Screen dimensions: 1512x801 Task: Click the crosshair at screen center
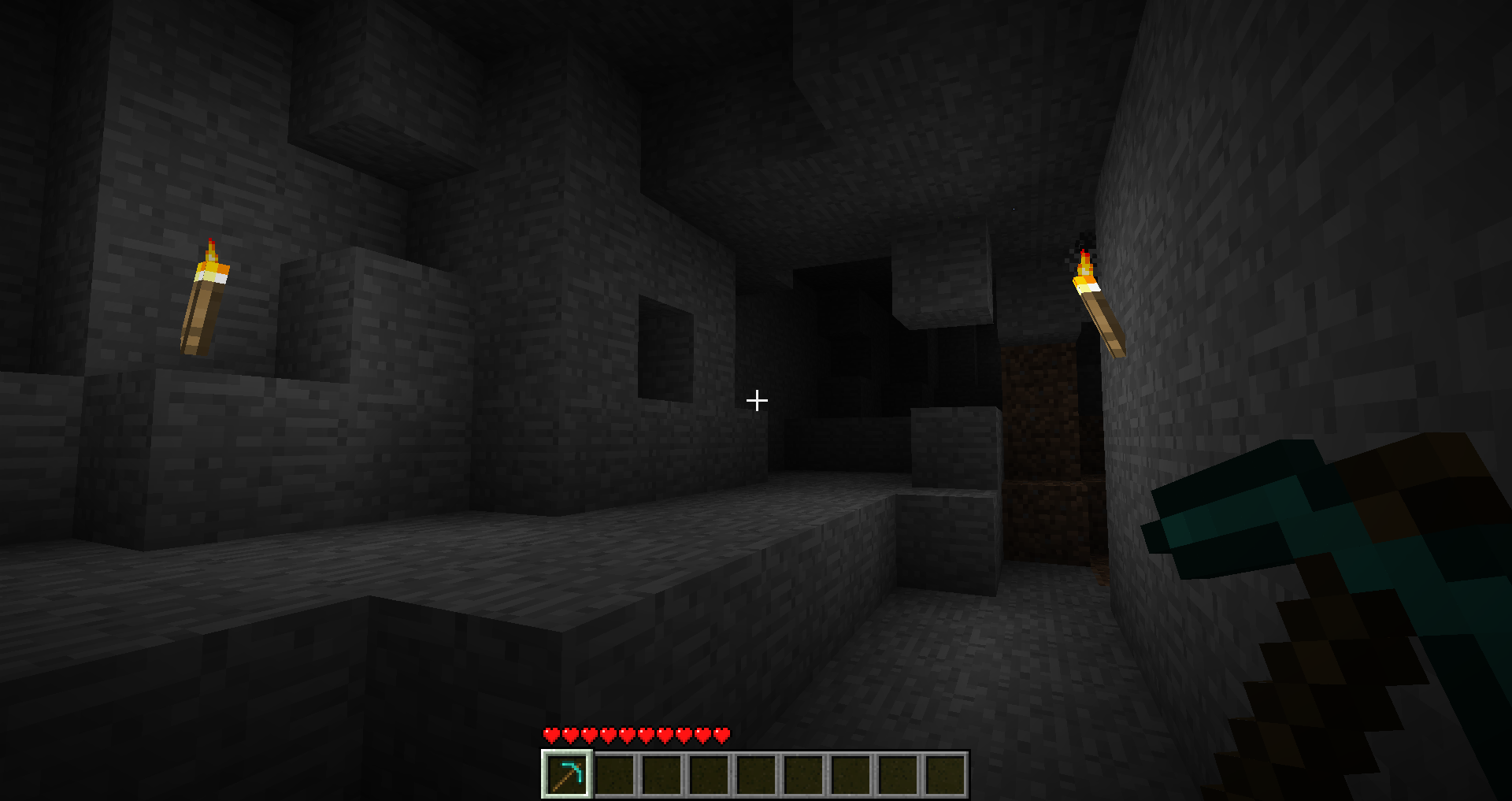click(756, 401)
